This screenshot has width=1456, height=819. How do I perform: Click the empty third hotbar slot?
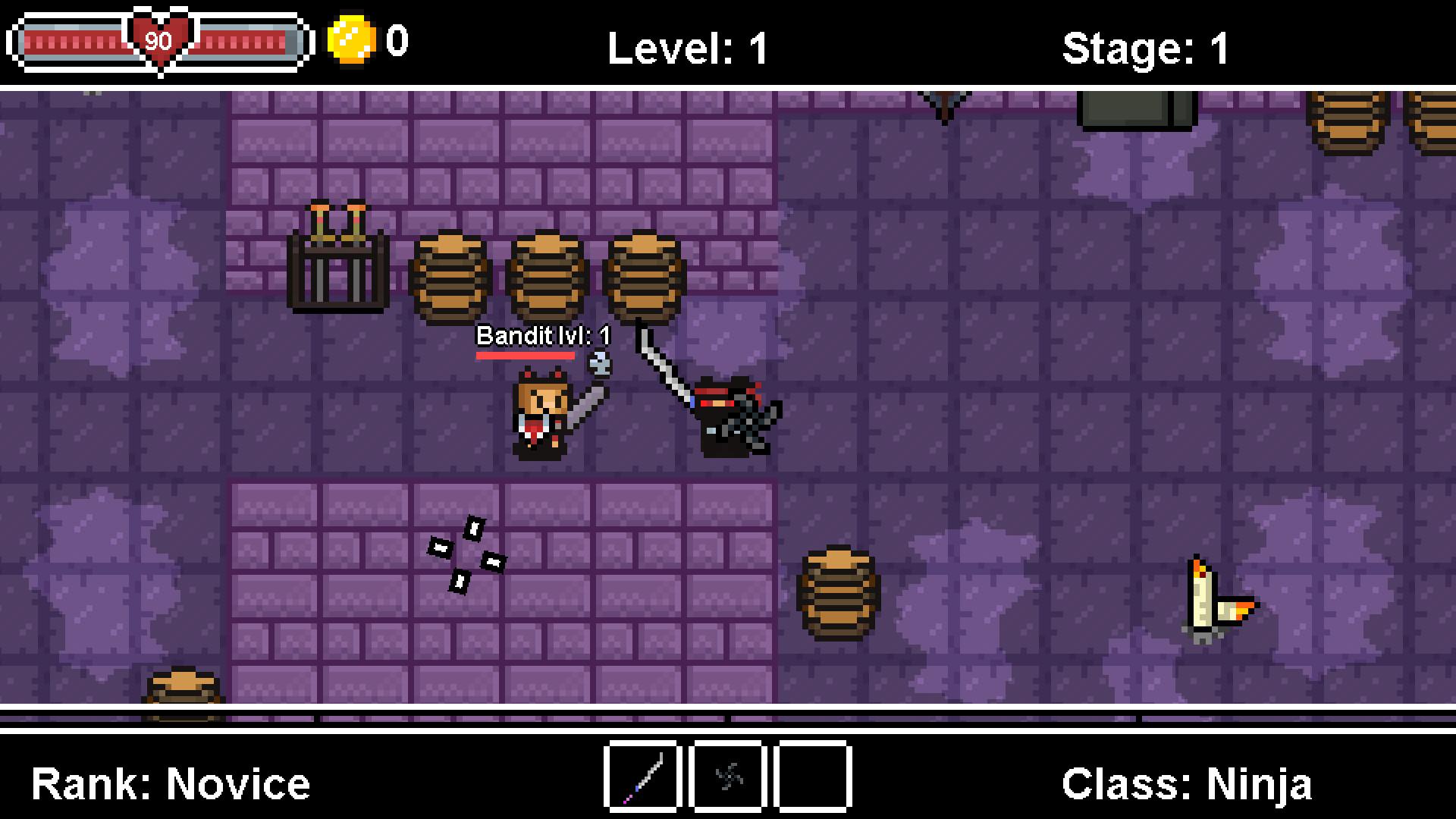coord(812,777)
